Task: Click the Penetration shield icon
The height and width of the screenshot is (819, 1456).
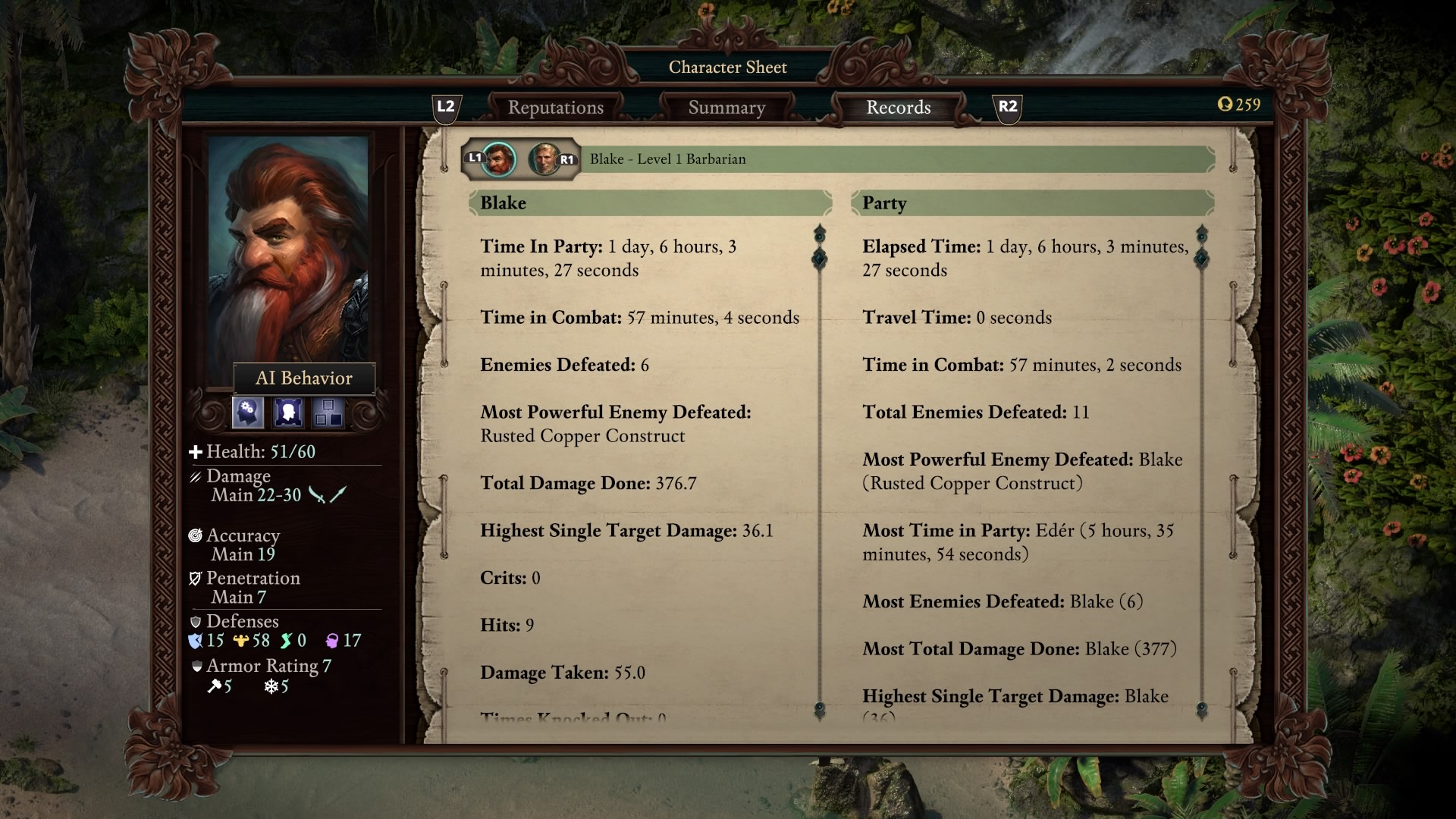Action: click(x=196, y=578)
